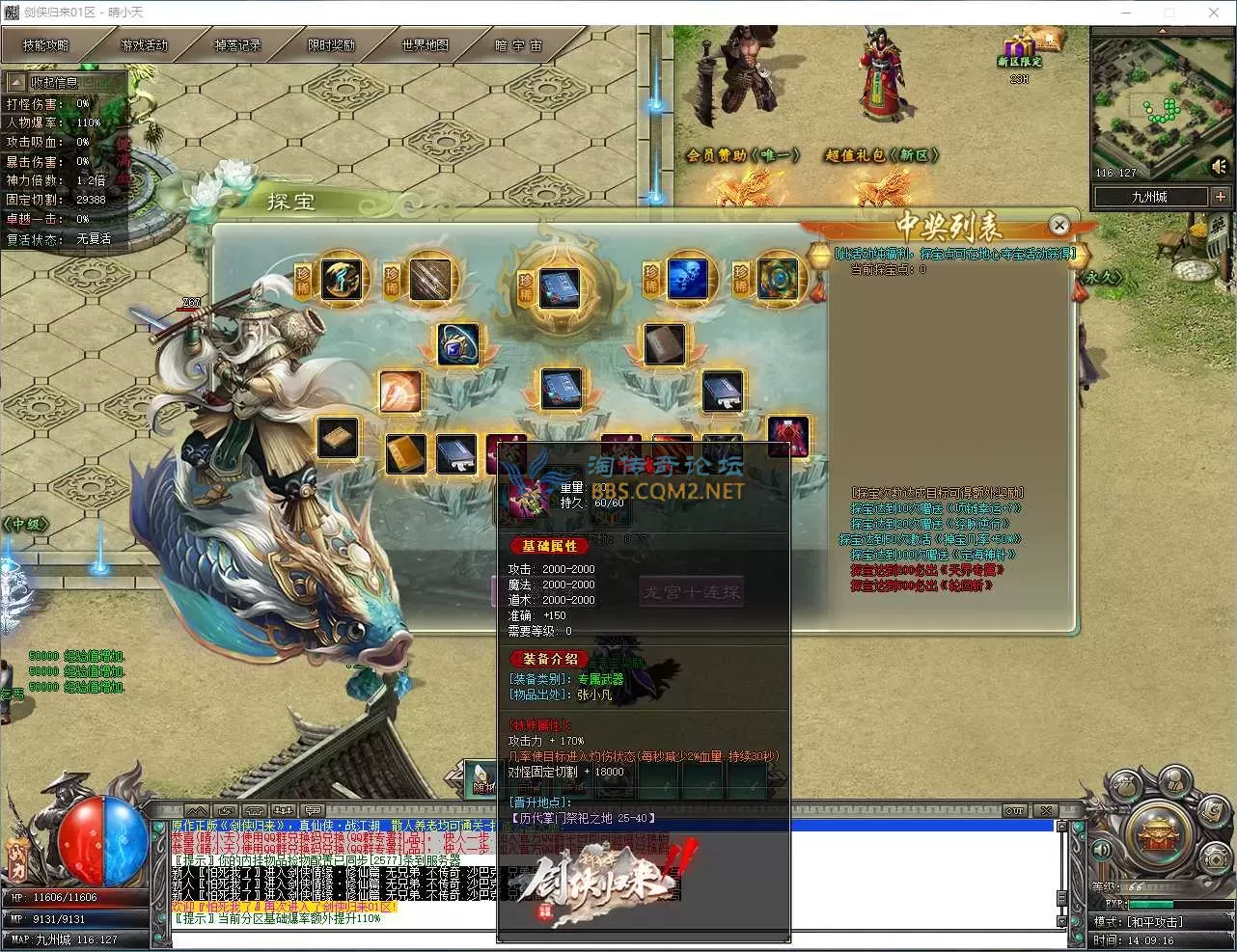
Task: Close the game window
Action: [x=1214, y=13]
